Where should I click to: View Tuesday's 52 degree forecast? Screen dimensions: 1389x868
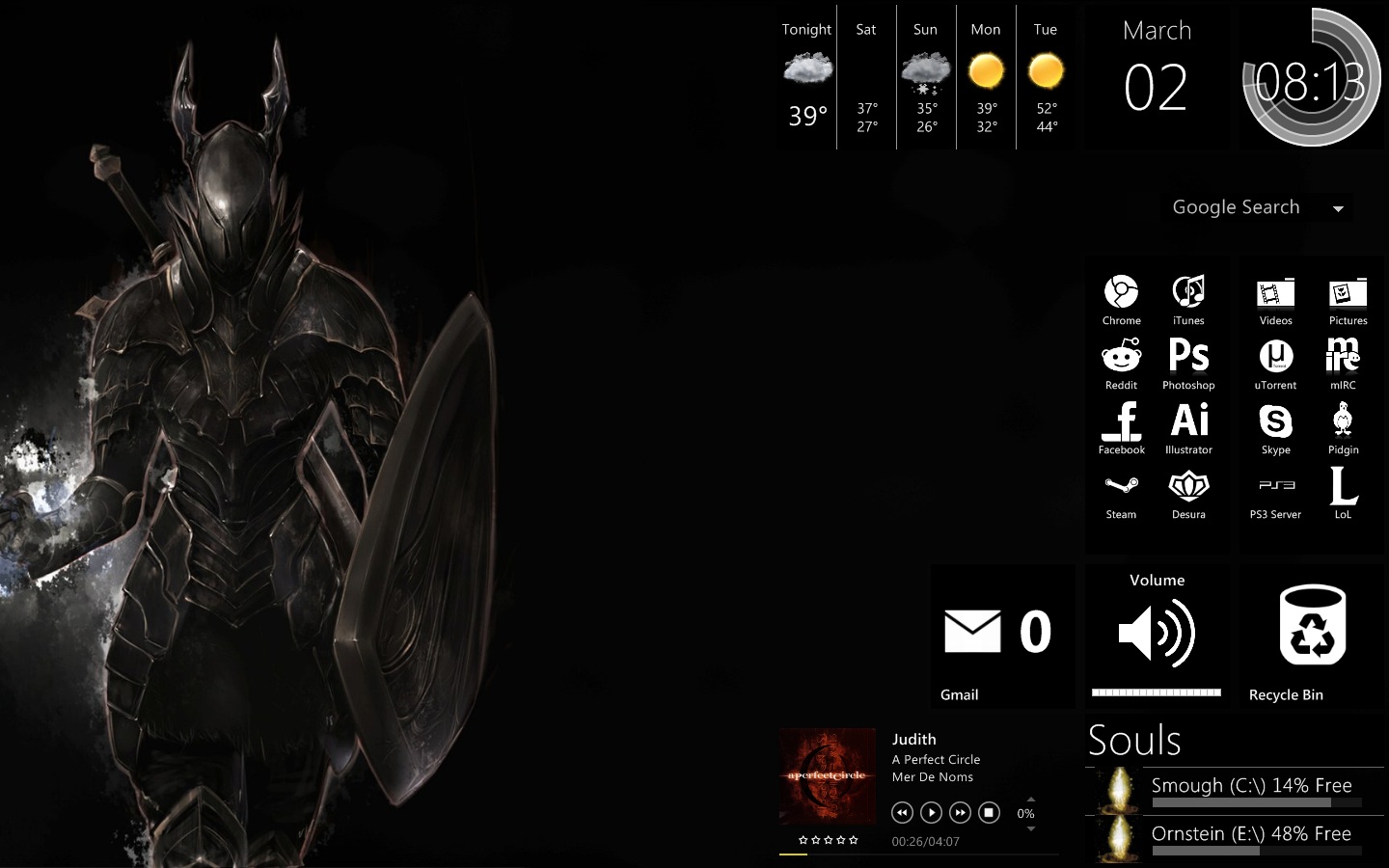click(1046, 77)
